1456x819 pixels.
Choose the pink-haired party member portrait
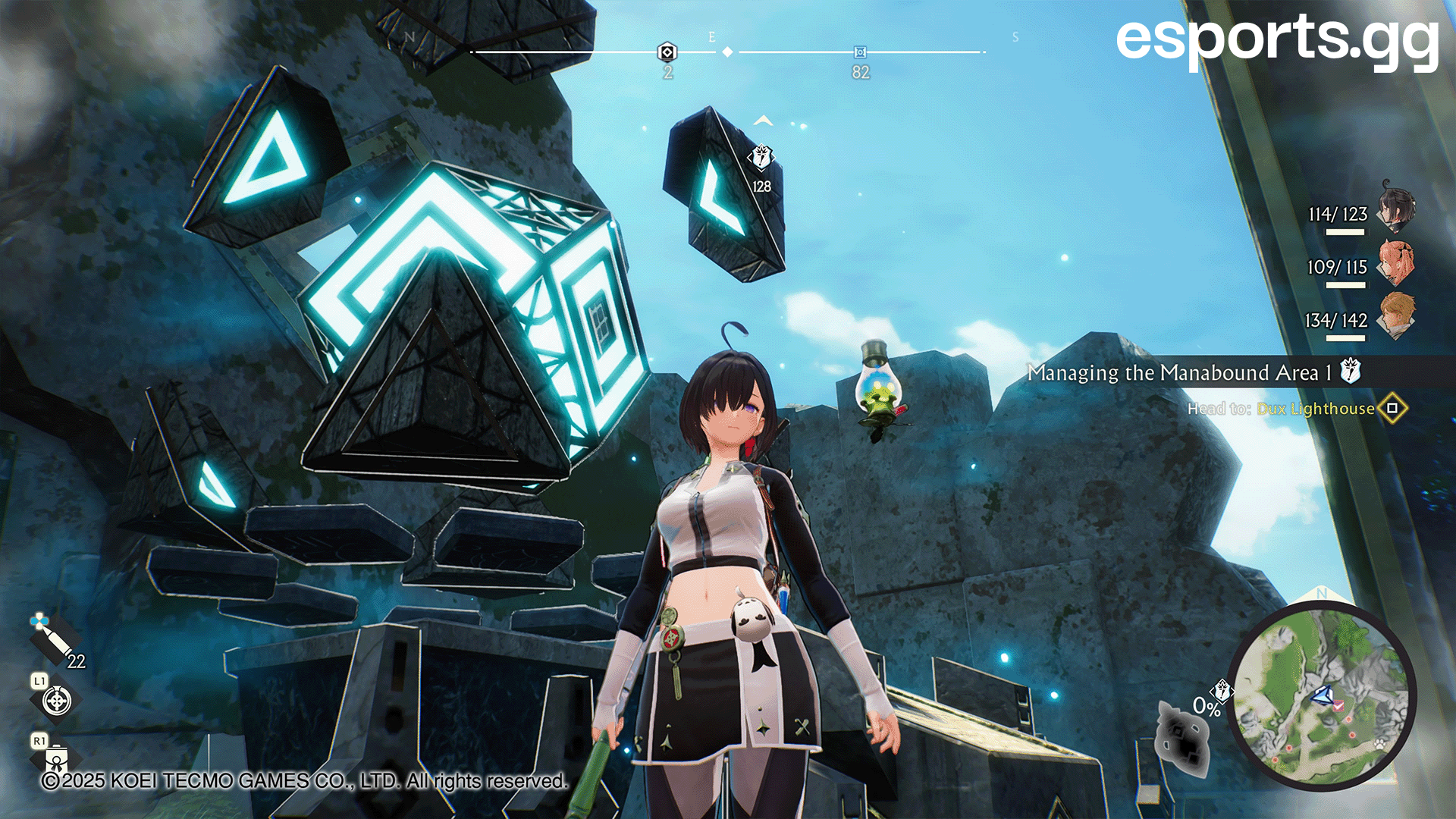tap(1395, 262)
